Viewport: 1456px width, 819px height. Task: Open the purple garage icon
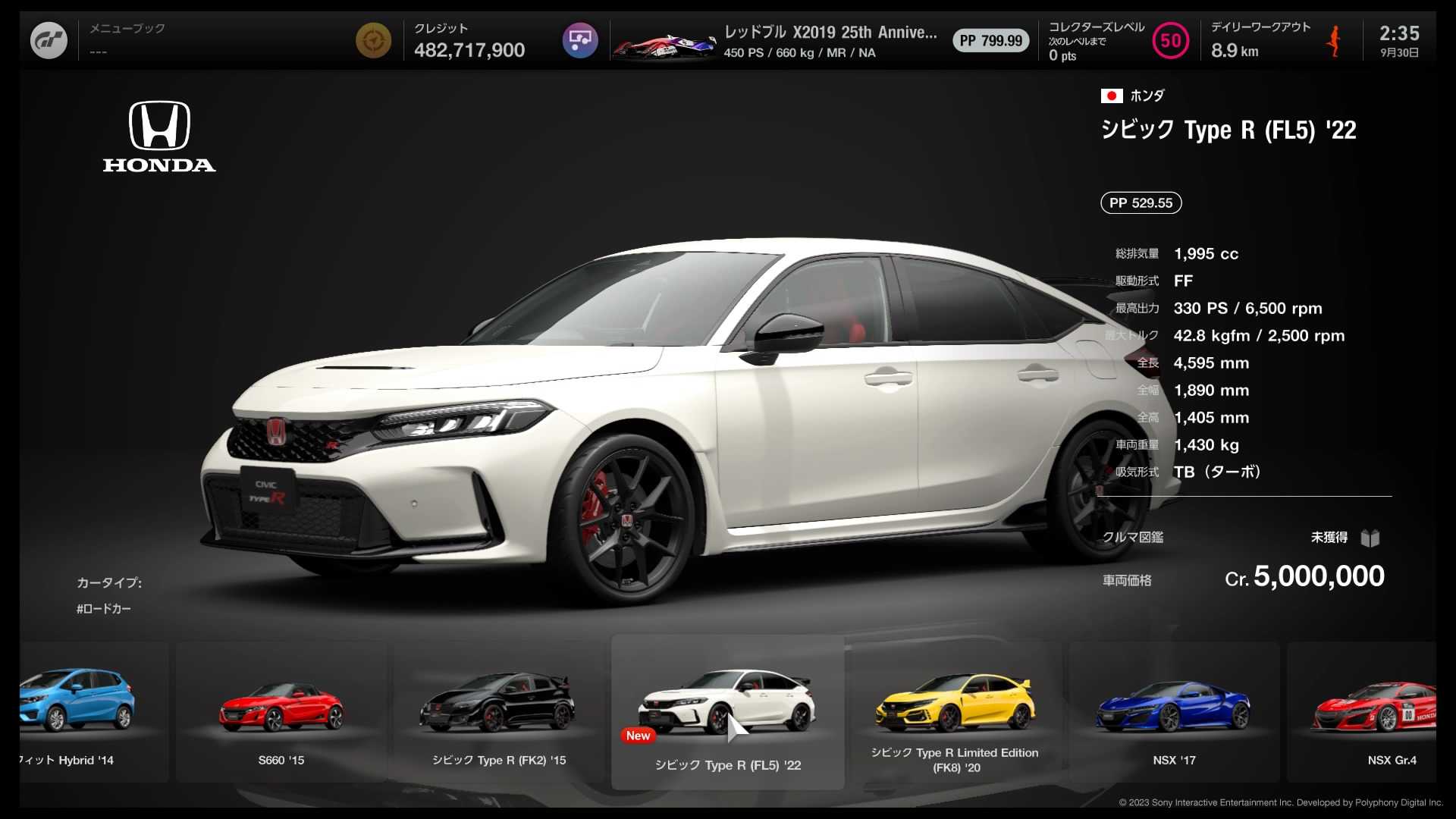click(x=580, y=41)
